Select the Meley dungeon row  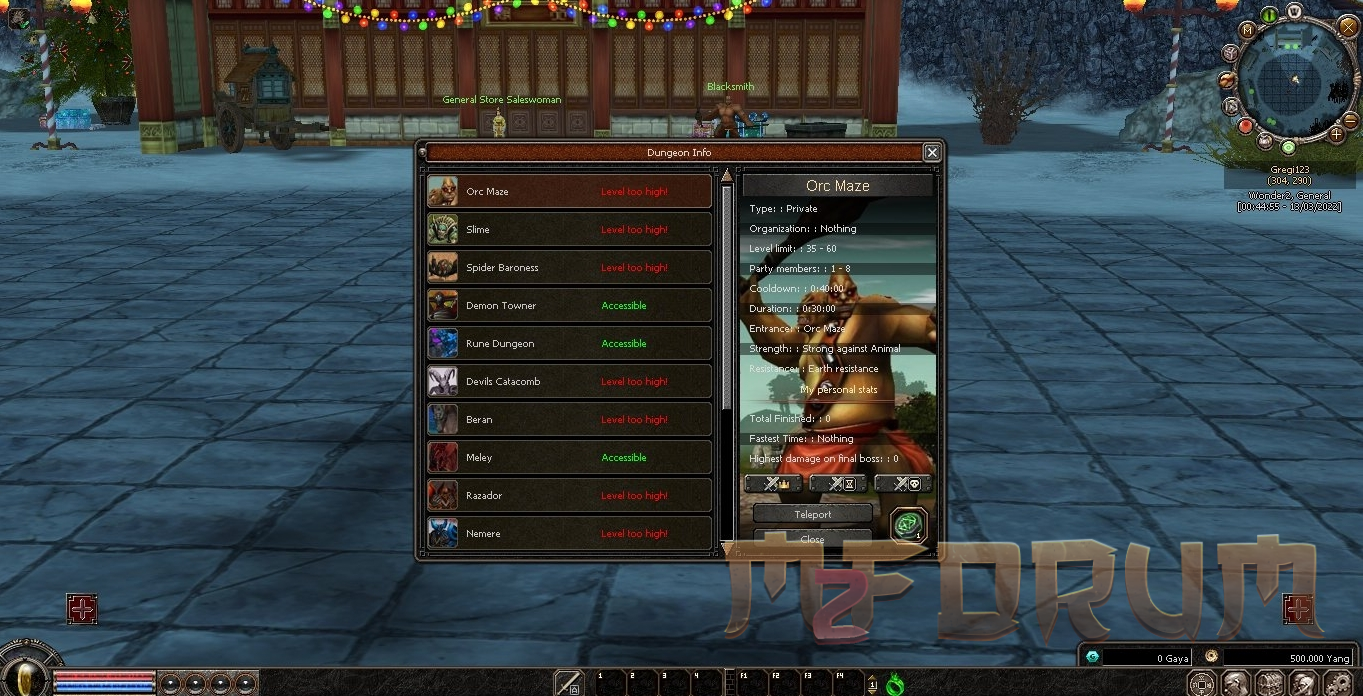[569, 458]
